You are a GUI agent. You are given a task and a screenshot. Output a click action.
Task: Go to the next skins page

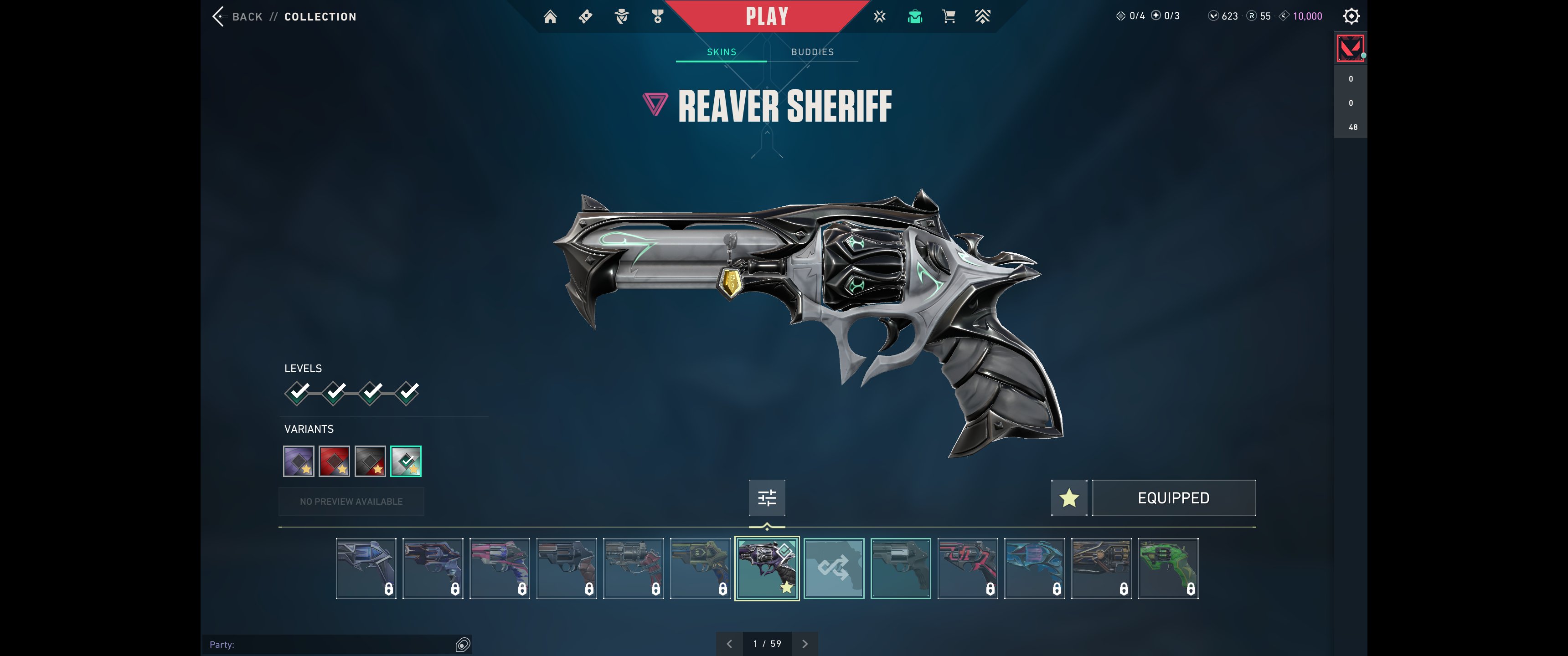click(805, 644)
